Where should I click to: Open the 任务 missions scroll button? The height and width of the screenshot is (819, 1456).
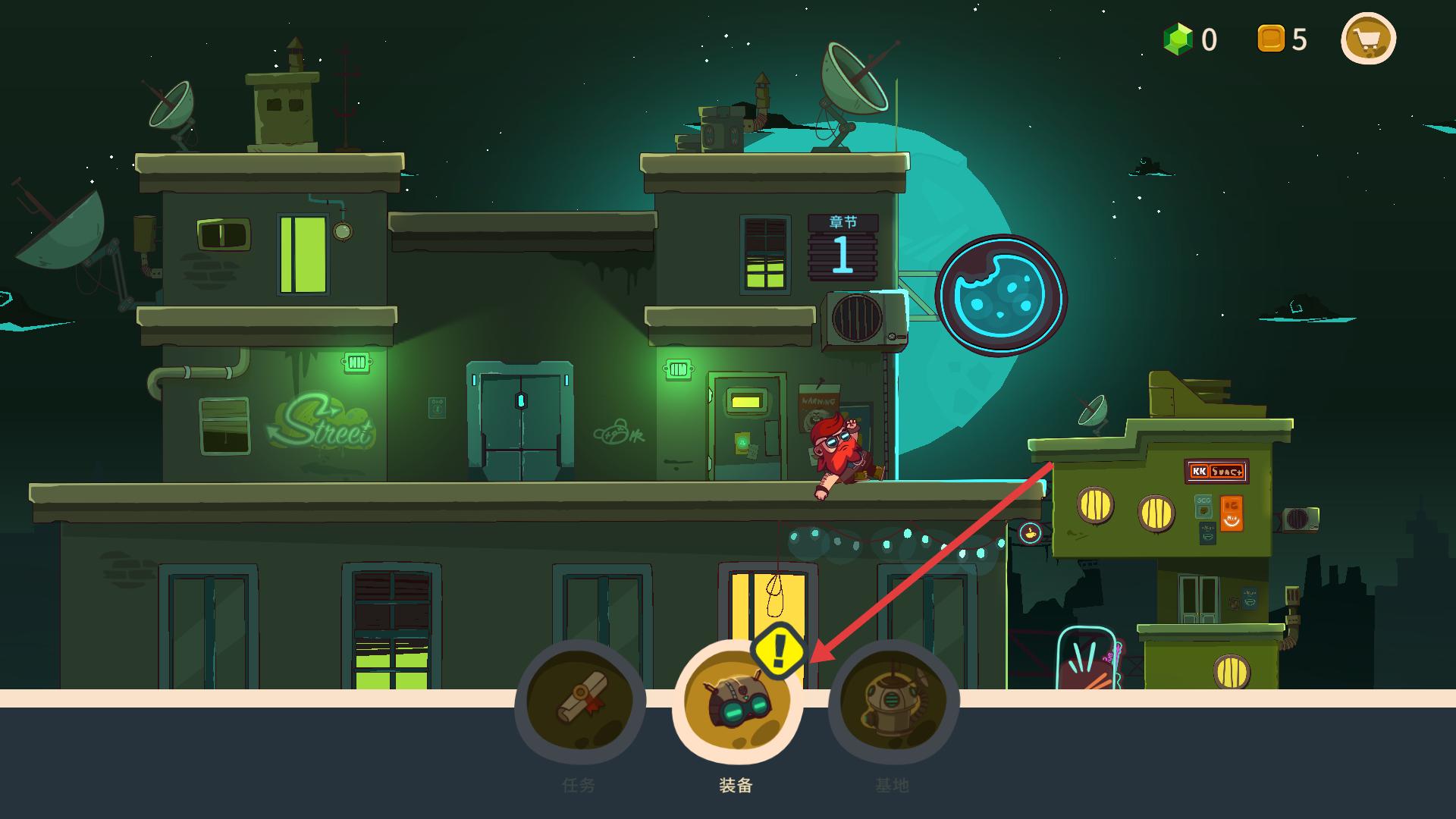point(580,702)
